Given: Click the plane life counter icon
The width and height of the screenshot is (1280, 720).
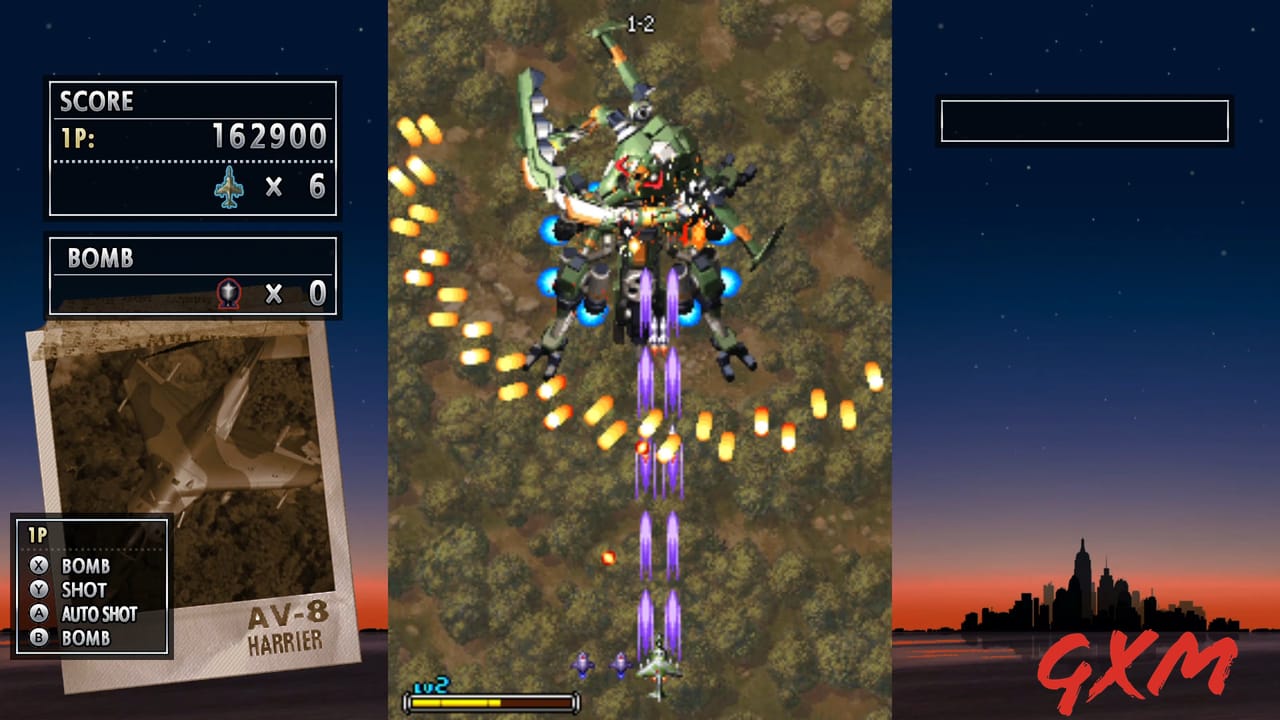Looking at the screenshot, I should [231, 187].
